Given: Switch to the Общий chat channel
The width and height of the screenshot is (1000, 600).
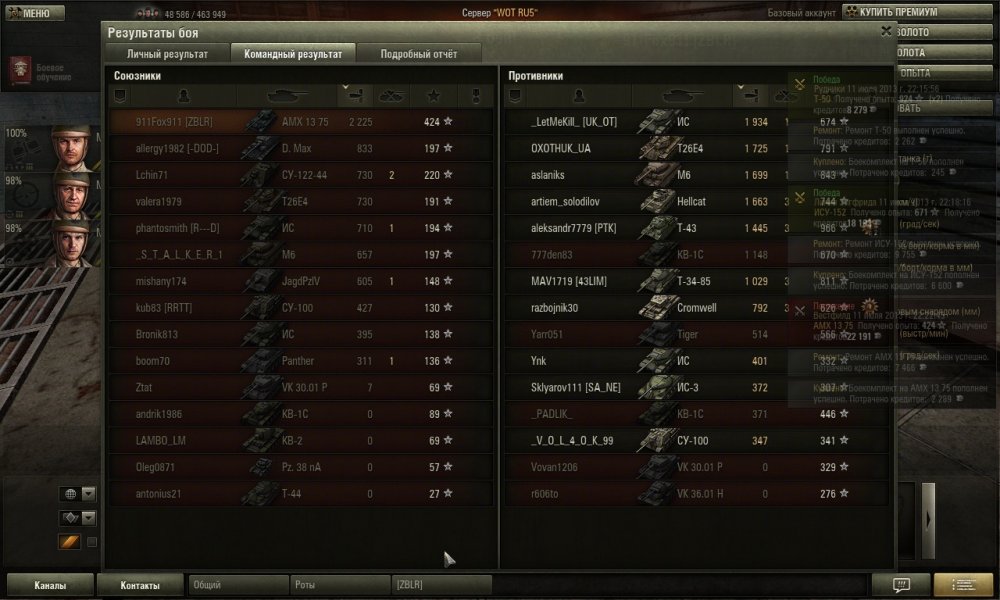Looking at the screenshot, I should tap(237, 585).
